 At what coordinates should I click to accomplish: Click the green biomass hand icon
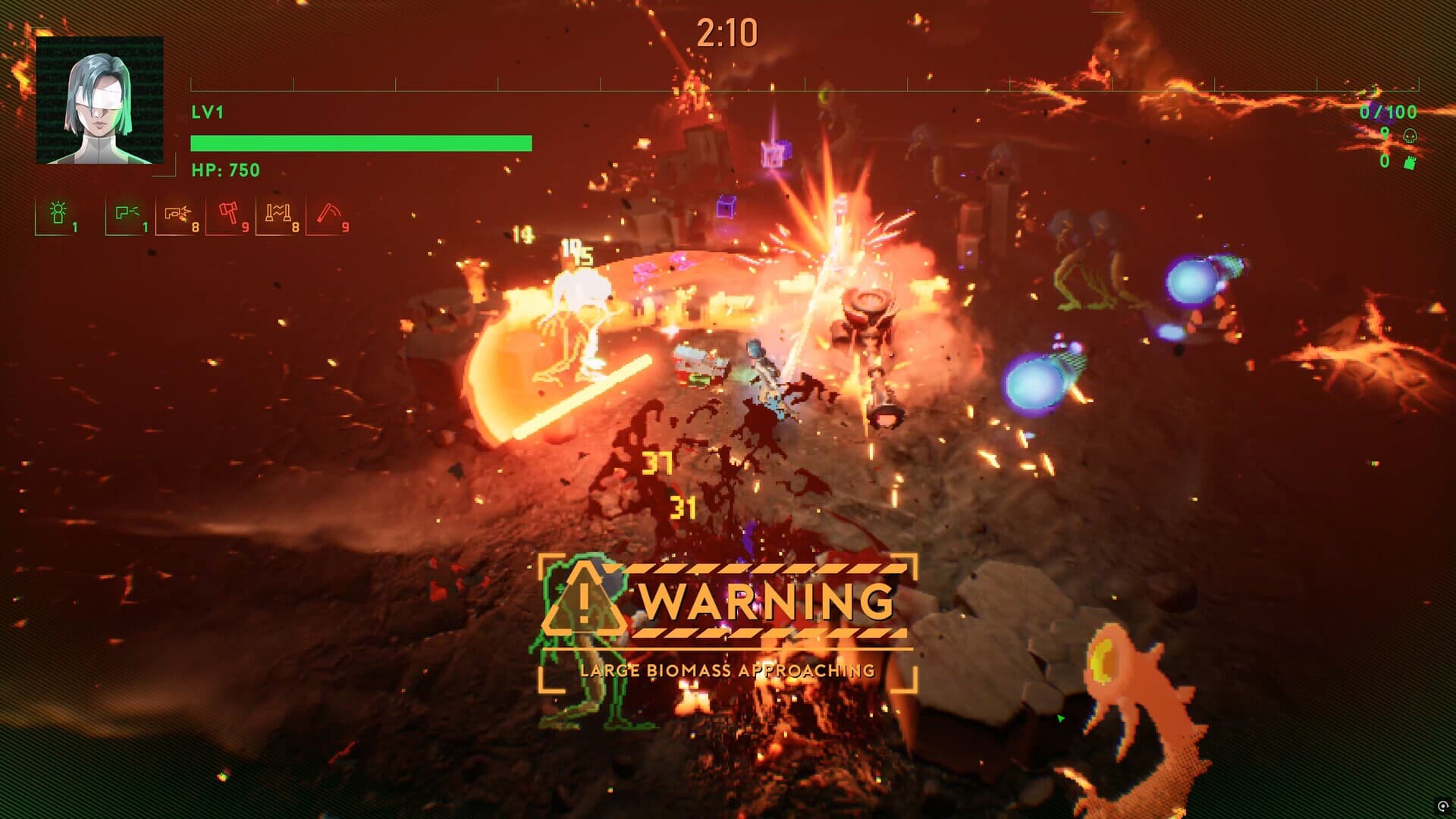click(x=1410, y=162)
